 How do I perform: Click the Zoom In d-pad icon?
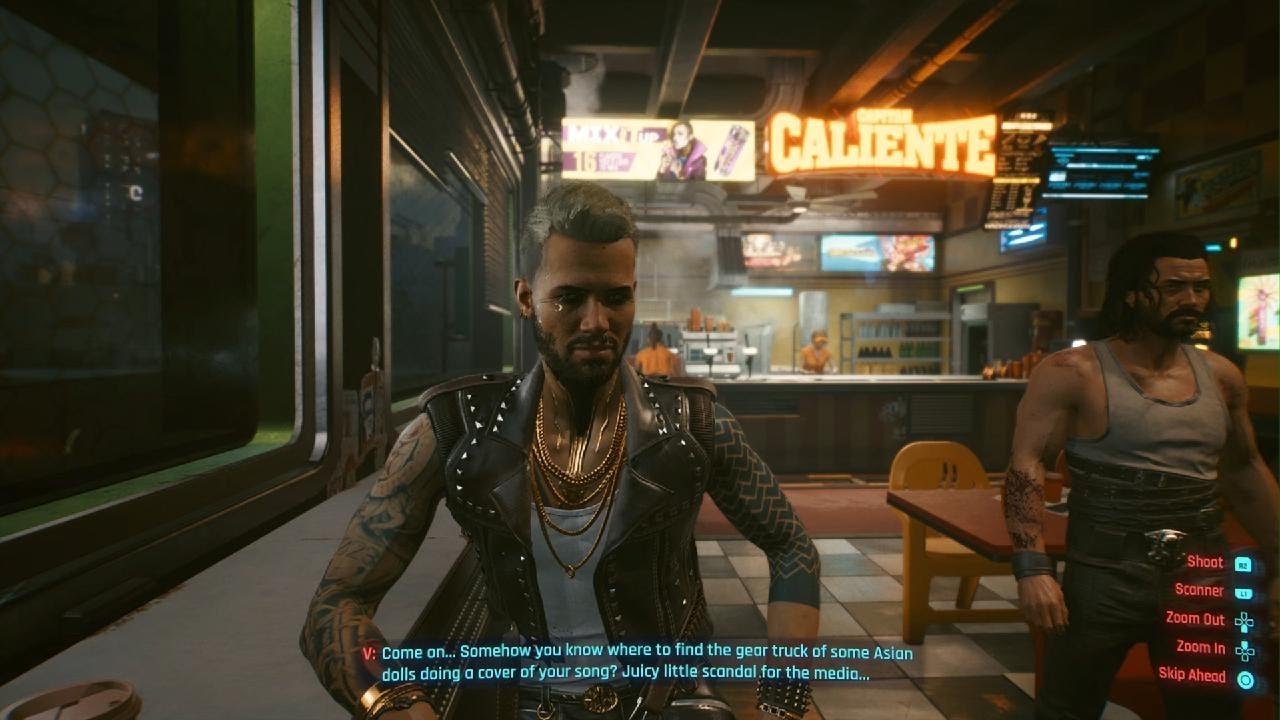(1245, 651)
